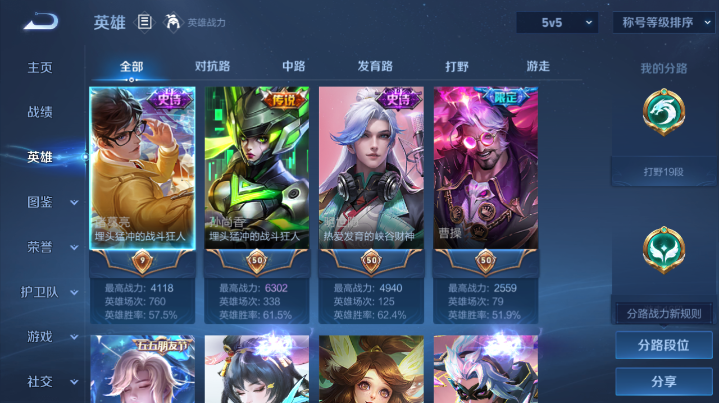This screenshot has height=403, width=719.
Task: Open the 分路段位 button
Action: coord(663,345)
